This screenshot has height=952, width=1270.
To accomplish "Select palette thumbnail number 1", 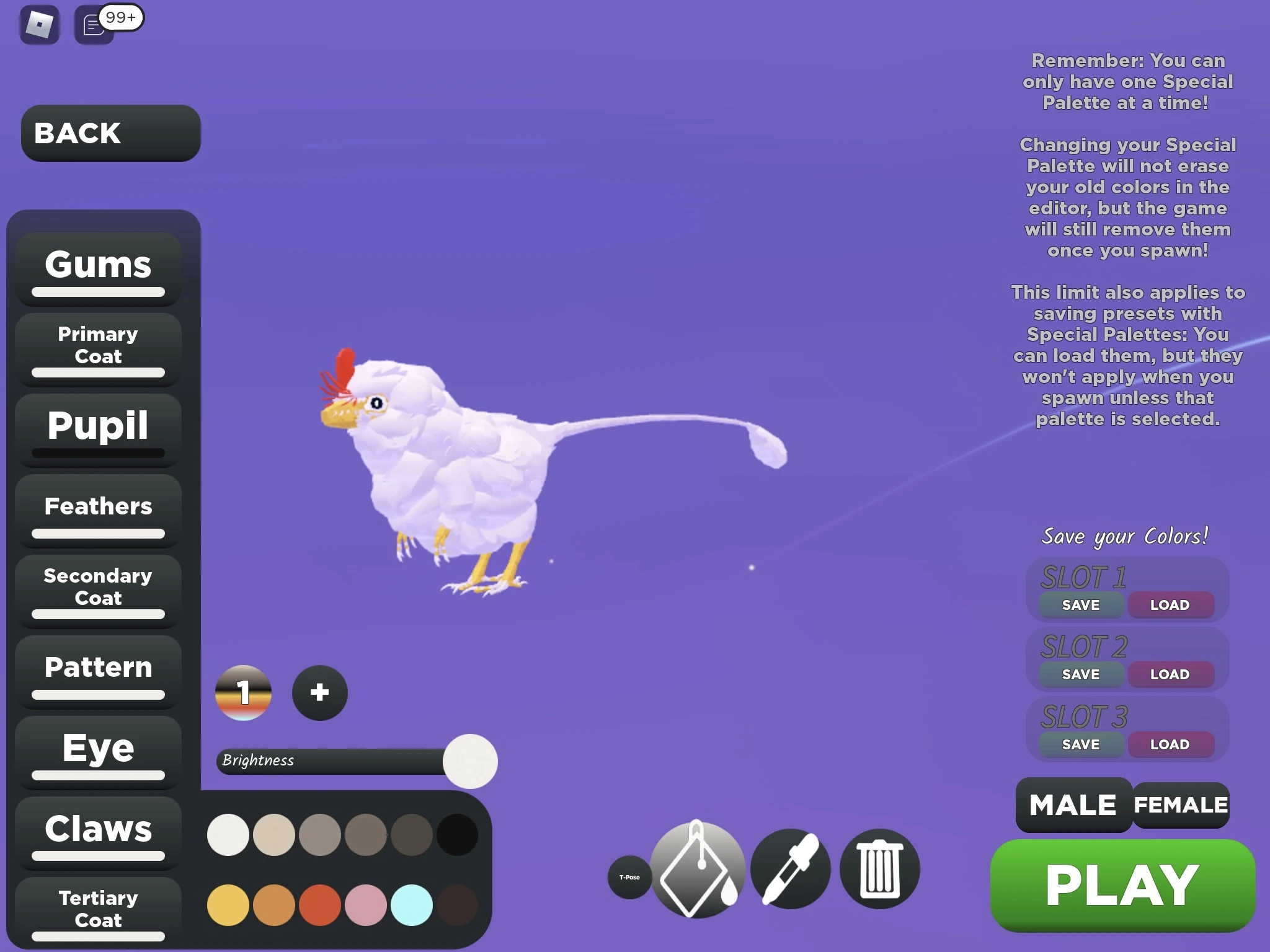I will [x=243, y=693].
